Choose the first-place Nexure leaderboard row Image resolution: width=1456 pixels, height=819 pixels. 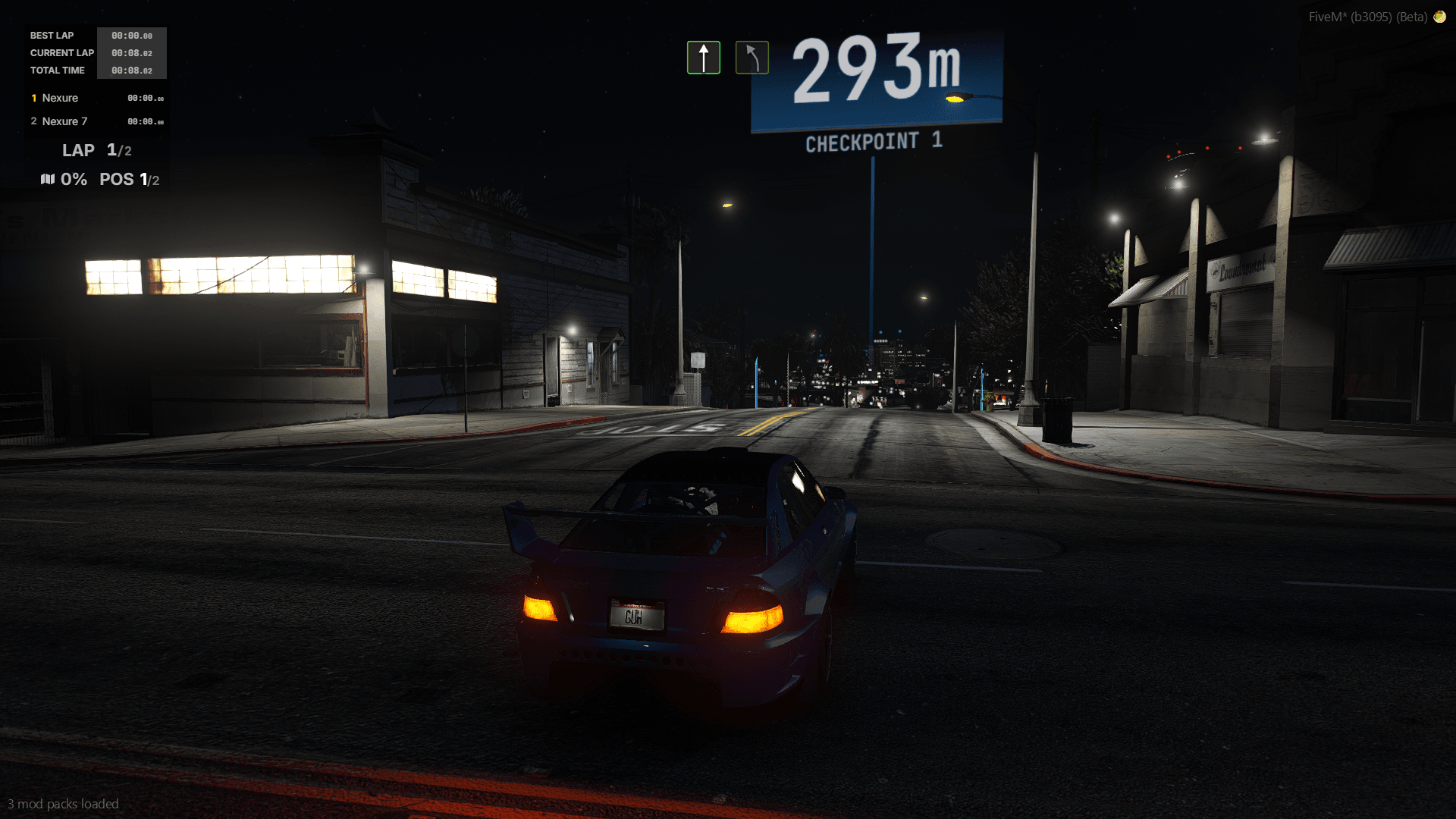point(96,98)
